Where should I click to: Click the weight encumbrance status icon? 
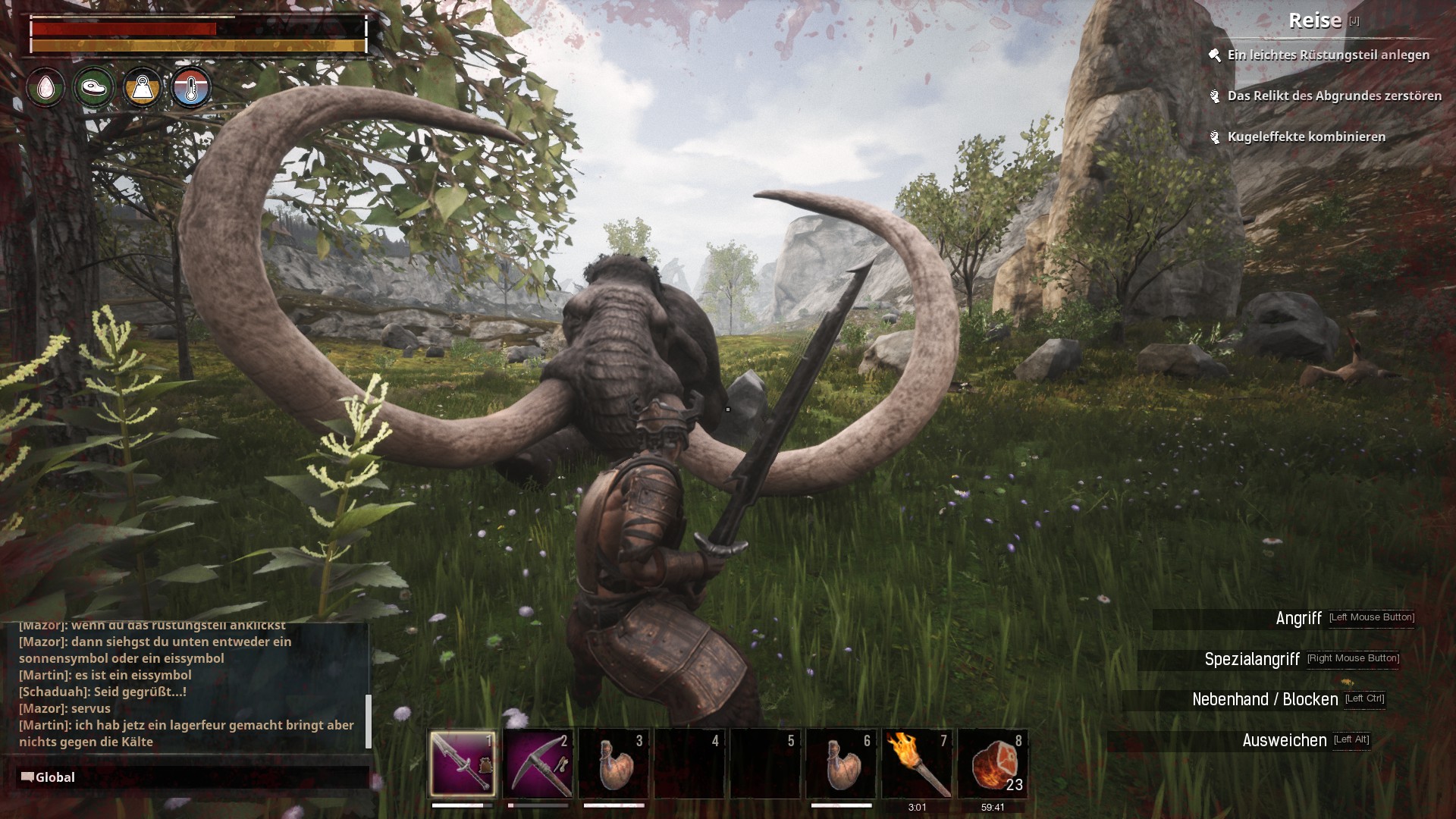coord(142,89)
